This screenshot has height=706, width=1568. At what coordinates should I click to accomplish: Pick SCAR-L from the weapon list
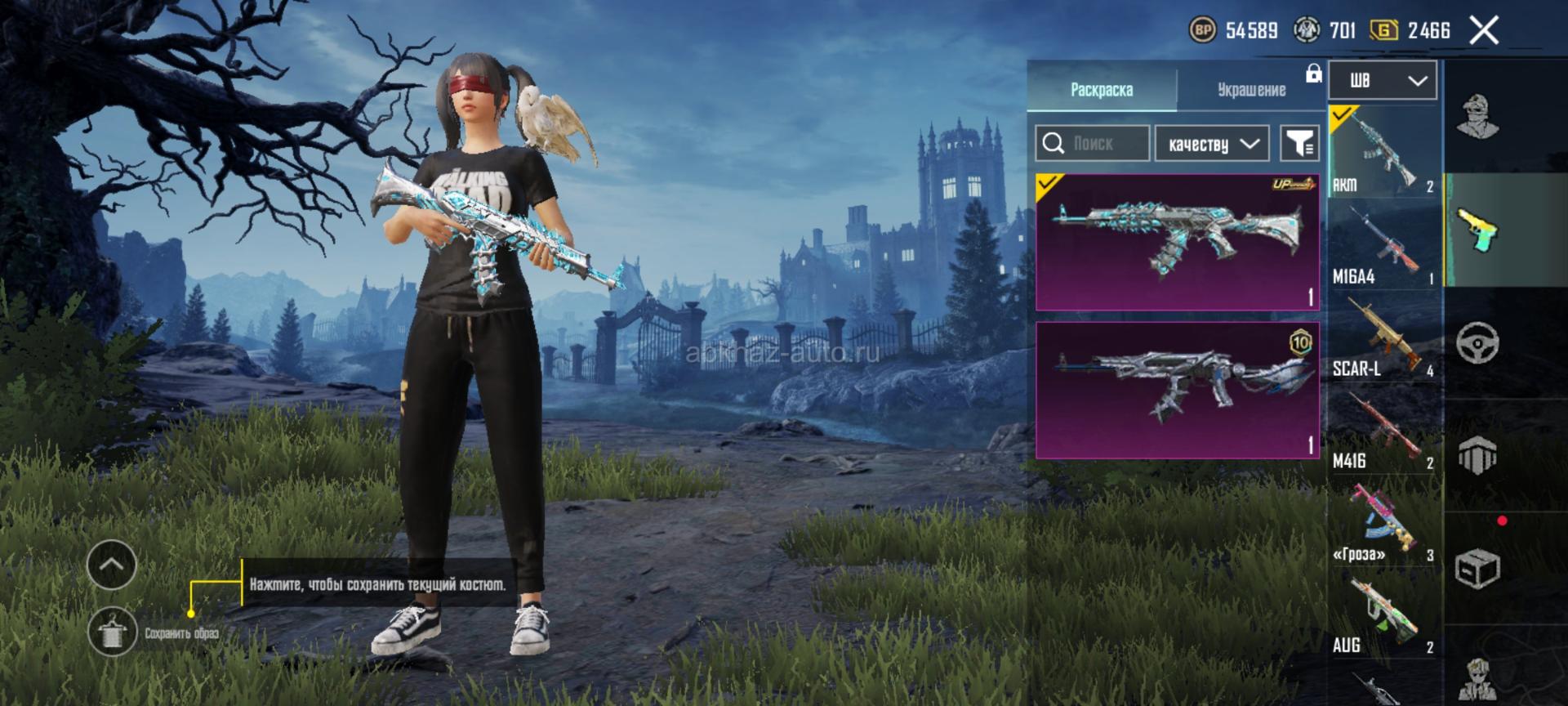(x=1383, y=337)
